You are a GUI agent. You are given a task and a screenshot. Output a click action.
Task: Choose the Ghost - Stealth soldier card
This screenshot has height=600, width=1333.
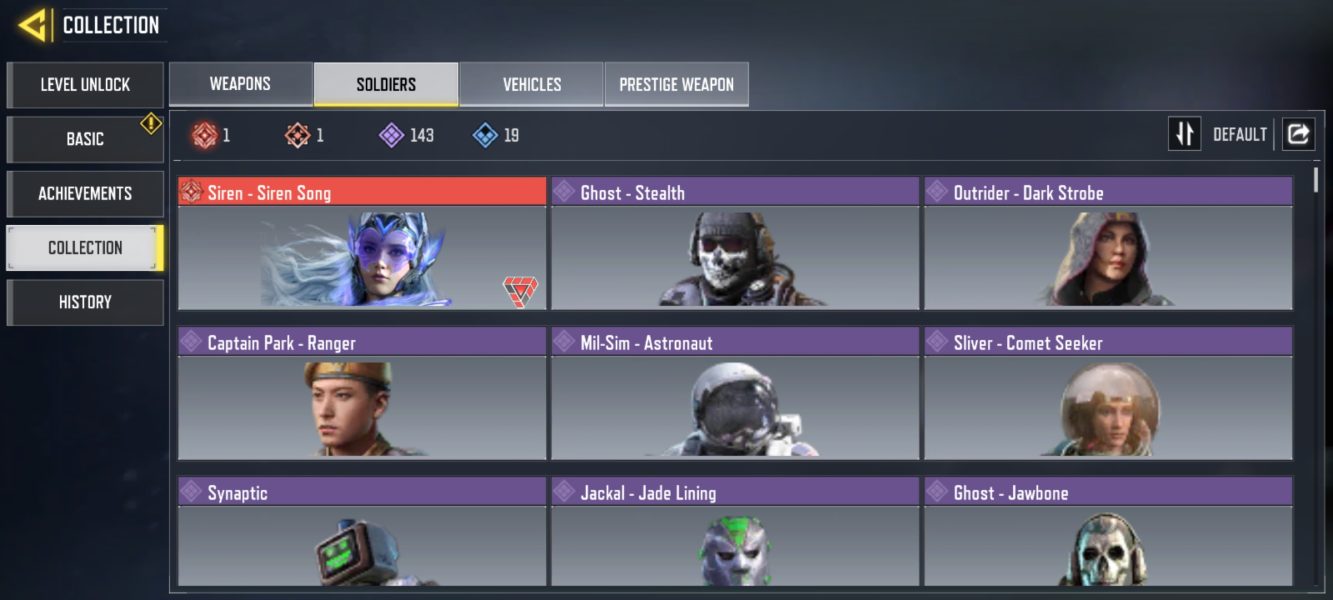(735, 244)
